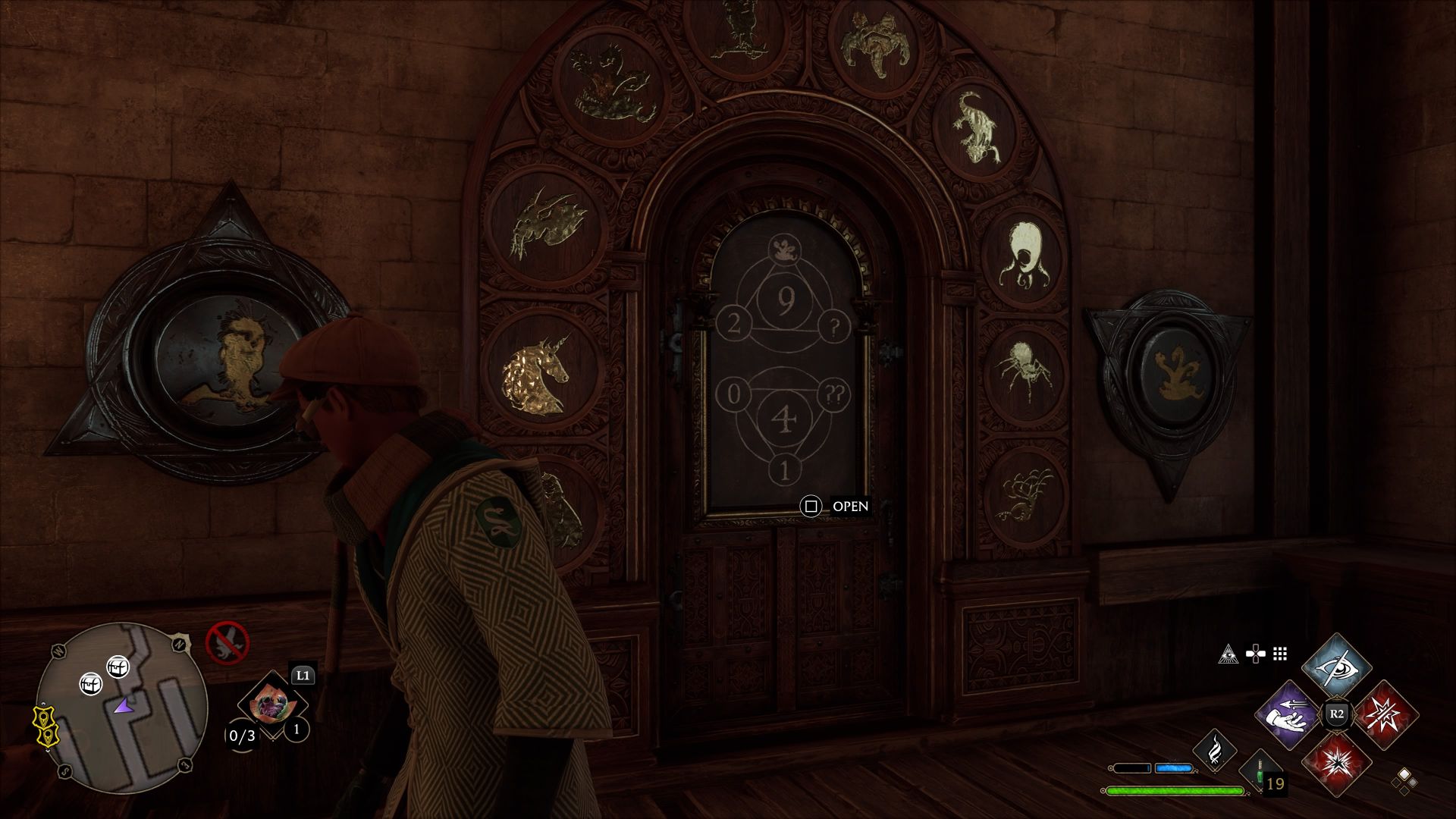Image resolution: width=1456 pixels, height=819 pixels.
Task: Select the quest marker badges beside the minimap
Action: [x=47, y=725]
